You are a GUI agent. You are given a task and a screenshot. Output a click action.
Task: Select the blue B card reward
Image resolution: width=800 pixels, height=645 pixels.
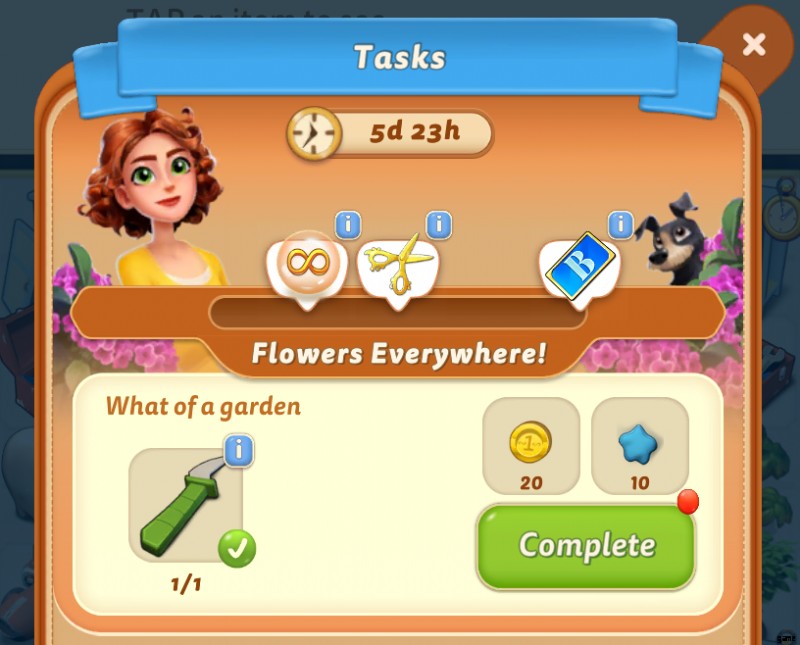[579, 266]
